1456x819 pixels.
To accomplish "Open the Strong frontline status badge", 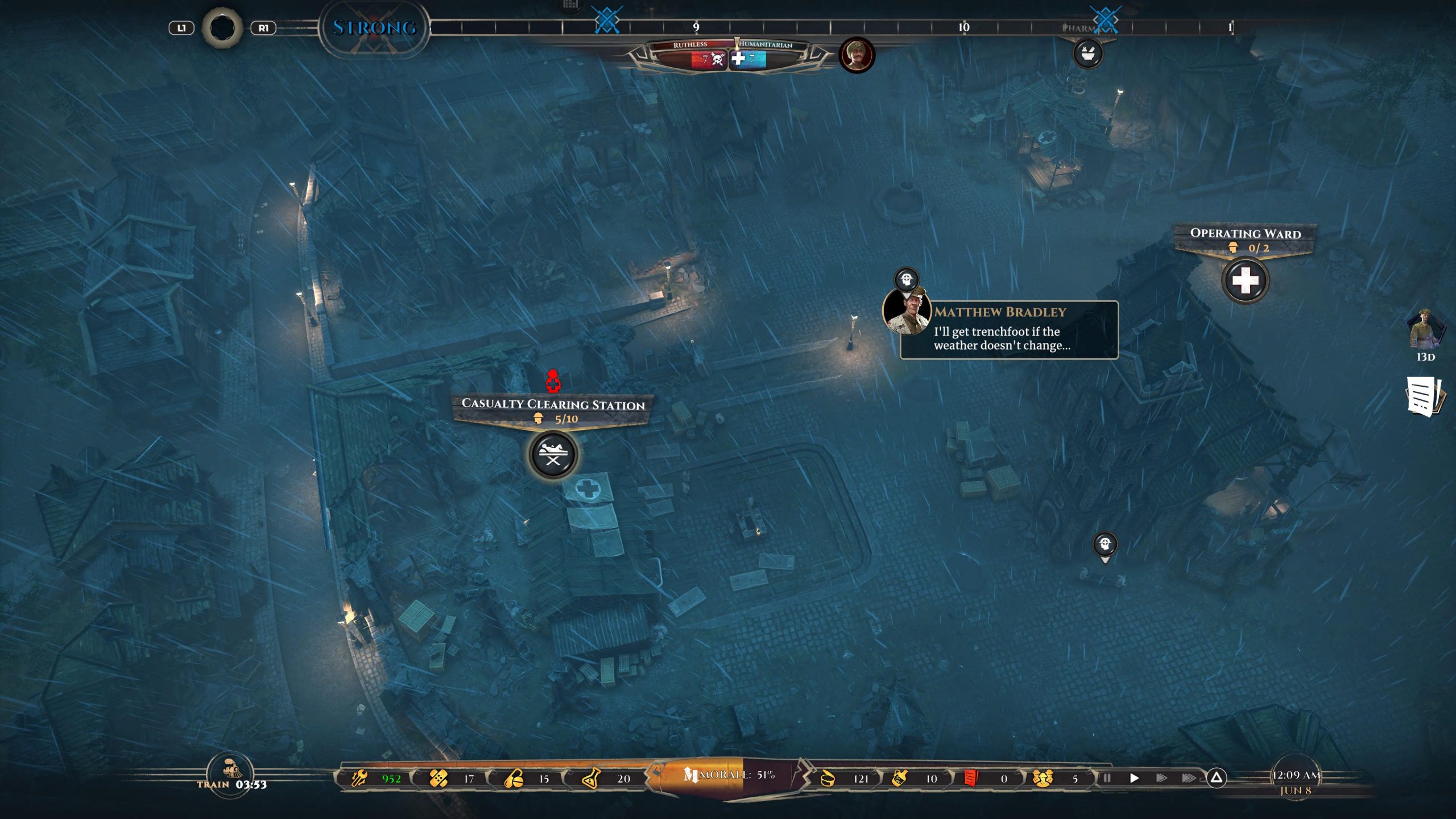I will pos(374,27).
